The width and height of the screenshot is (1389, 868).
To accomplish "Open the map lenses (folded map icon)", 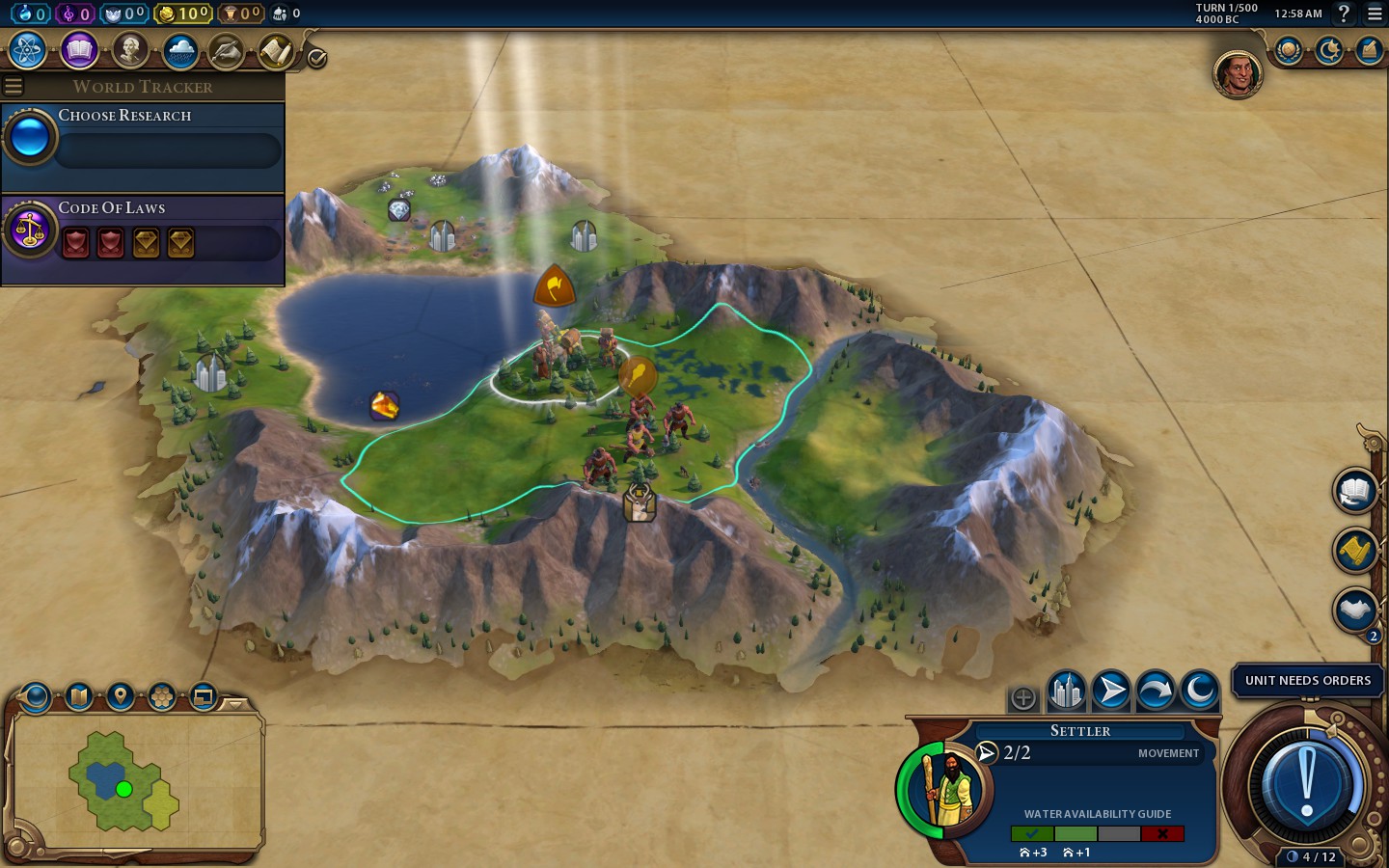I will [79, 695].
